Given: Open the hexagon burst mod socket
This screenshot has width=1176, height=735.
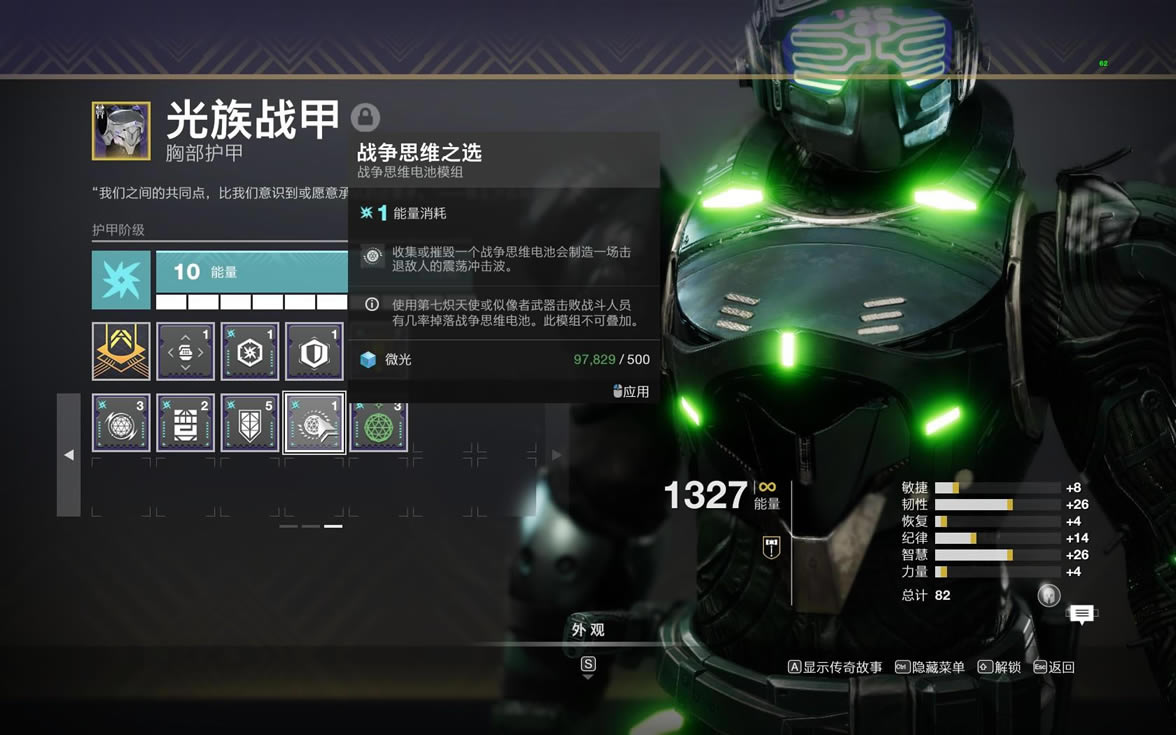Looking at the screenshot, I should 250,351.
